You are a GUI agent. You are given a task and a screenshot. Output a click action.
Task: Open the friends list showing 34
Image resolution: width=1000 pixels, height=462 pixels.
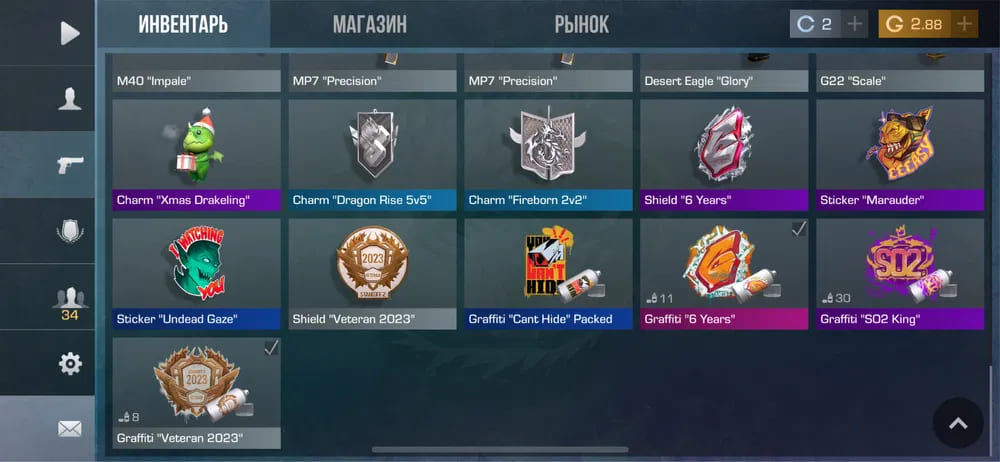(x=69, y=300)
